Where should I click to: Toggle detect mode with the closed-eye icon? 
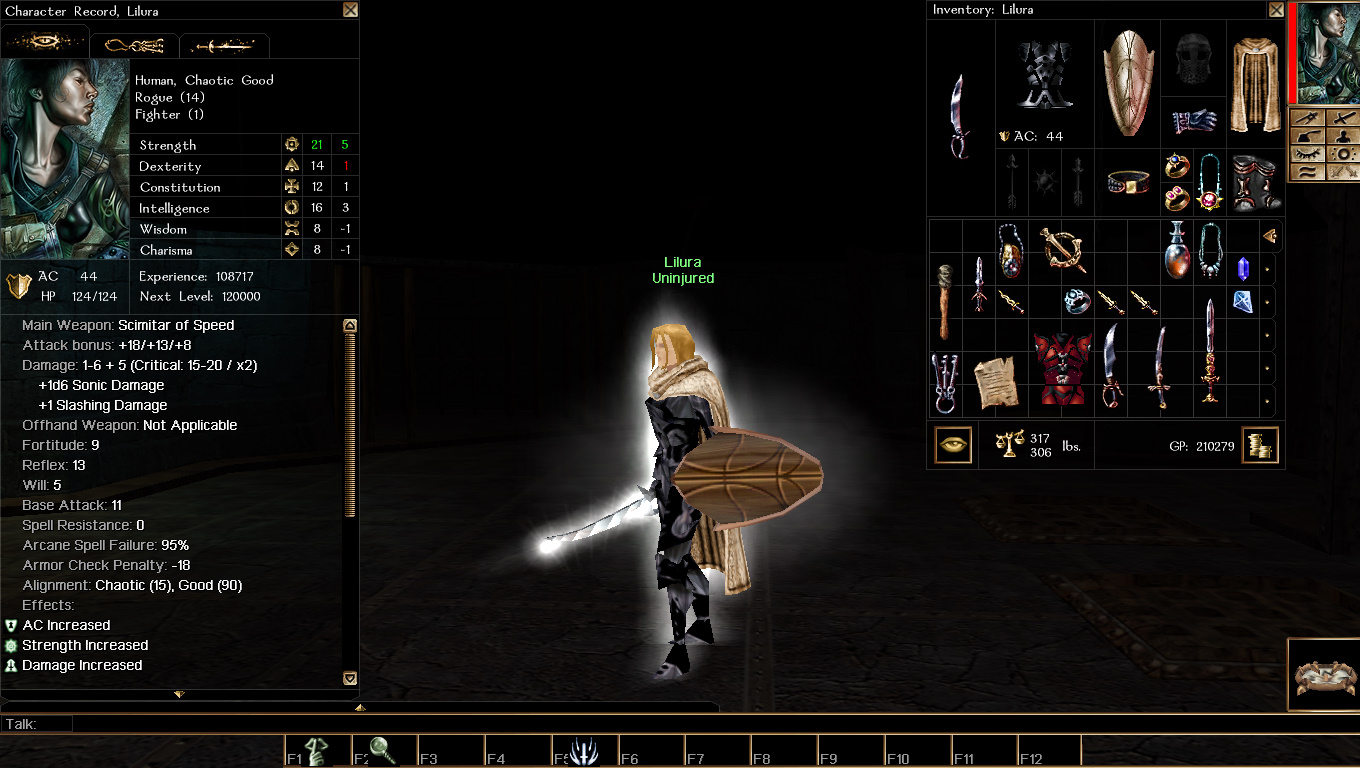[1308, 153]
